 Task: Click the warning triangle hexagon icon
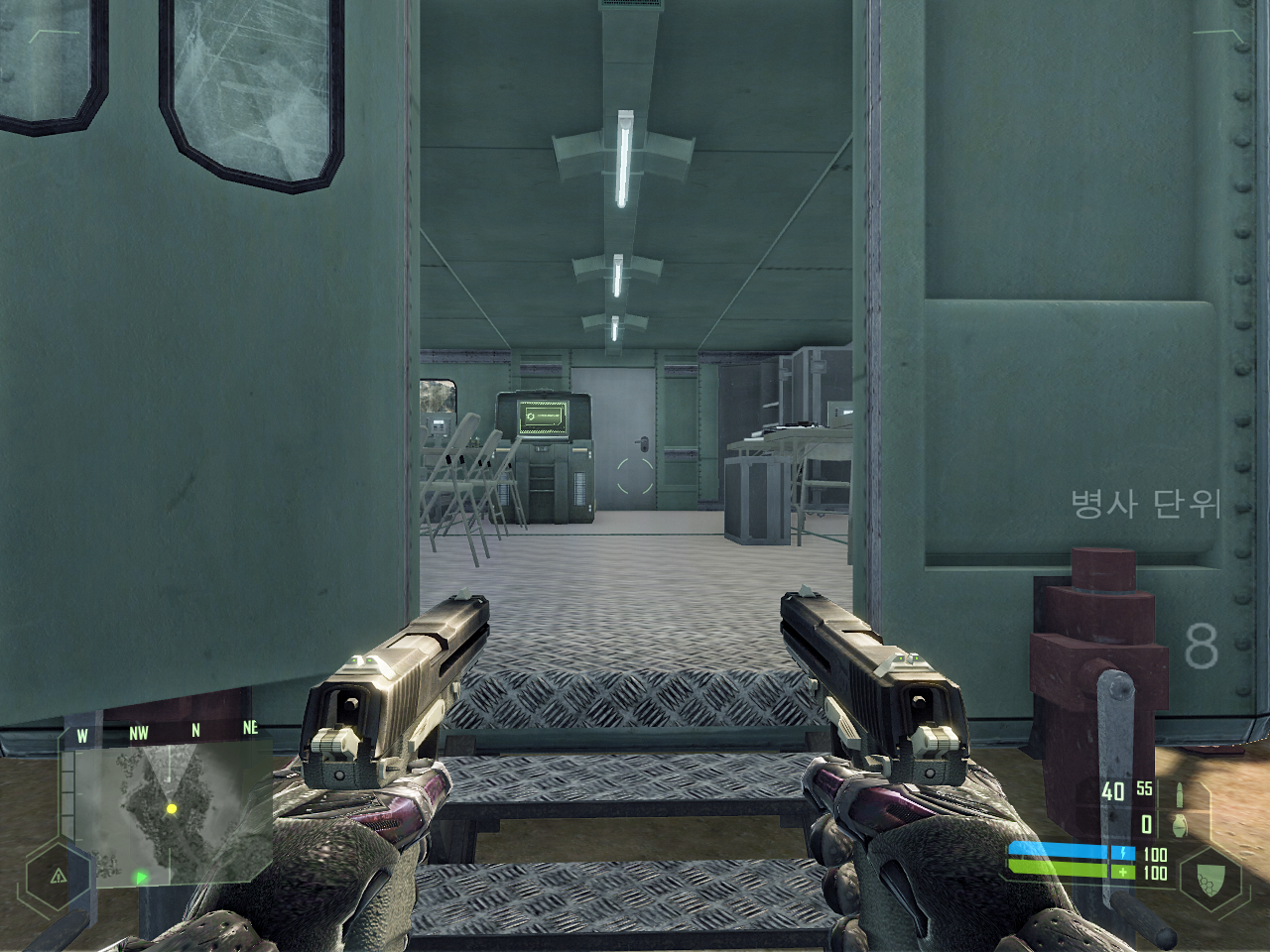(59, 876)
